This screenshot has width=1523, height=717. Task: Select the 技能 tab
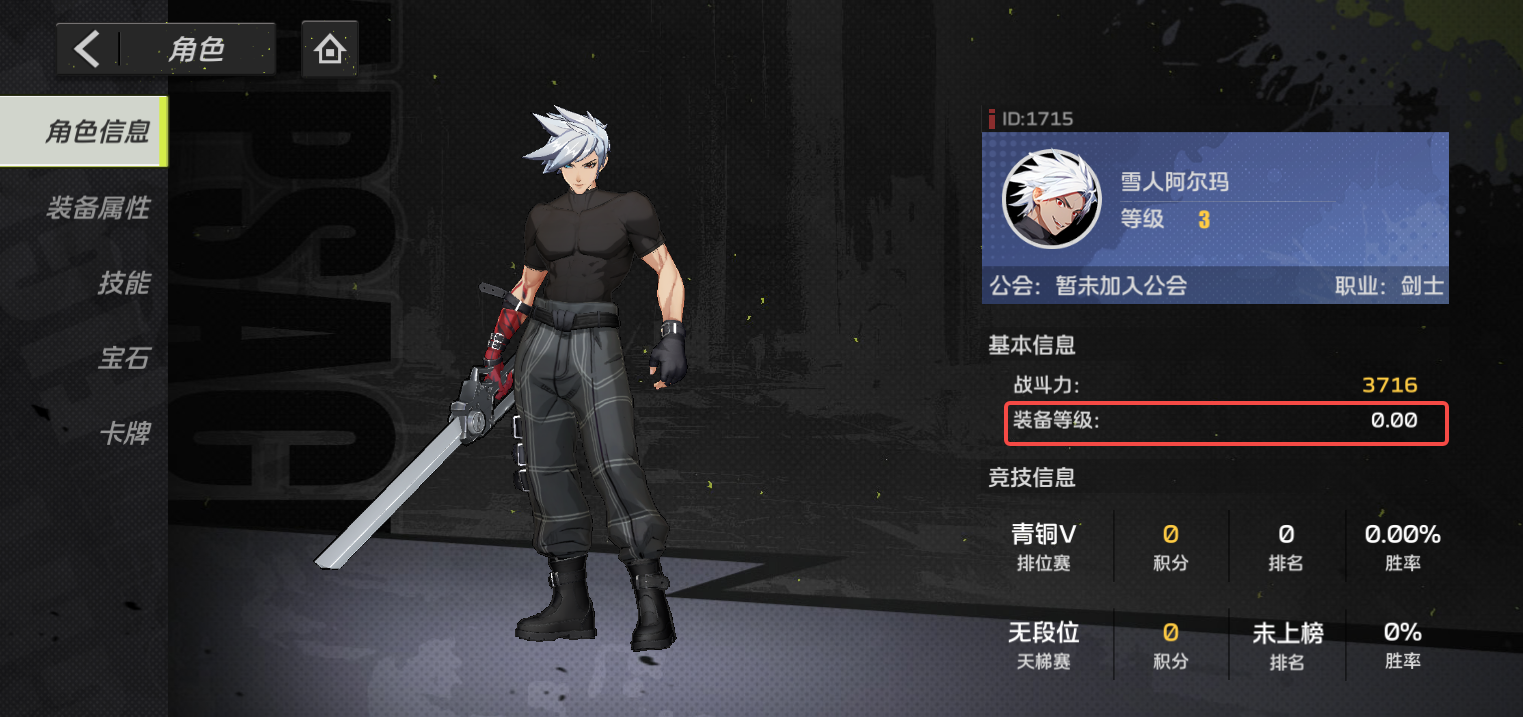tap(123, 283)
